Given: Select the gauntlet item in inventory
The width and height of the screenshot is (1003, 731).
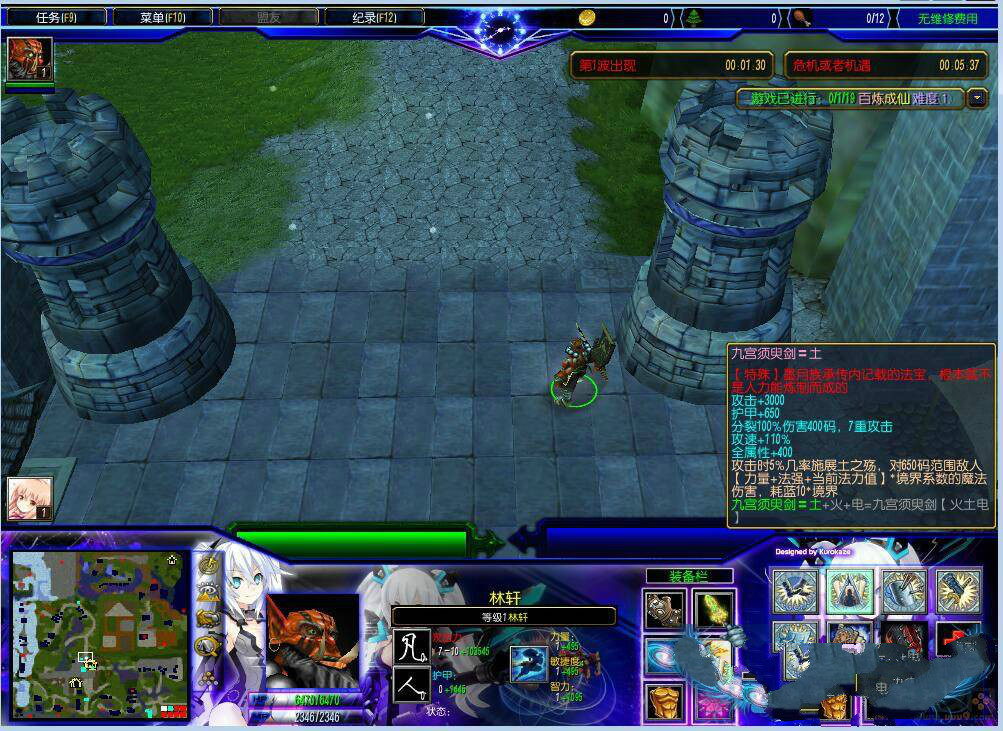Looking at the screenshot, I should coord(664,608).
